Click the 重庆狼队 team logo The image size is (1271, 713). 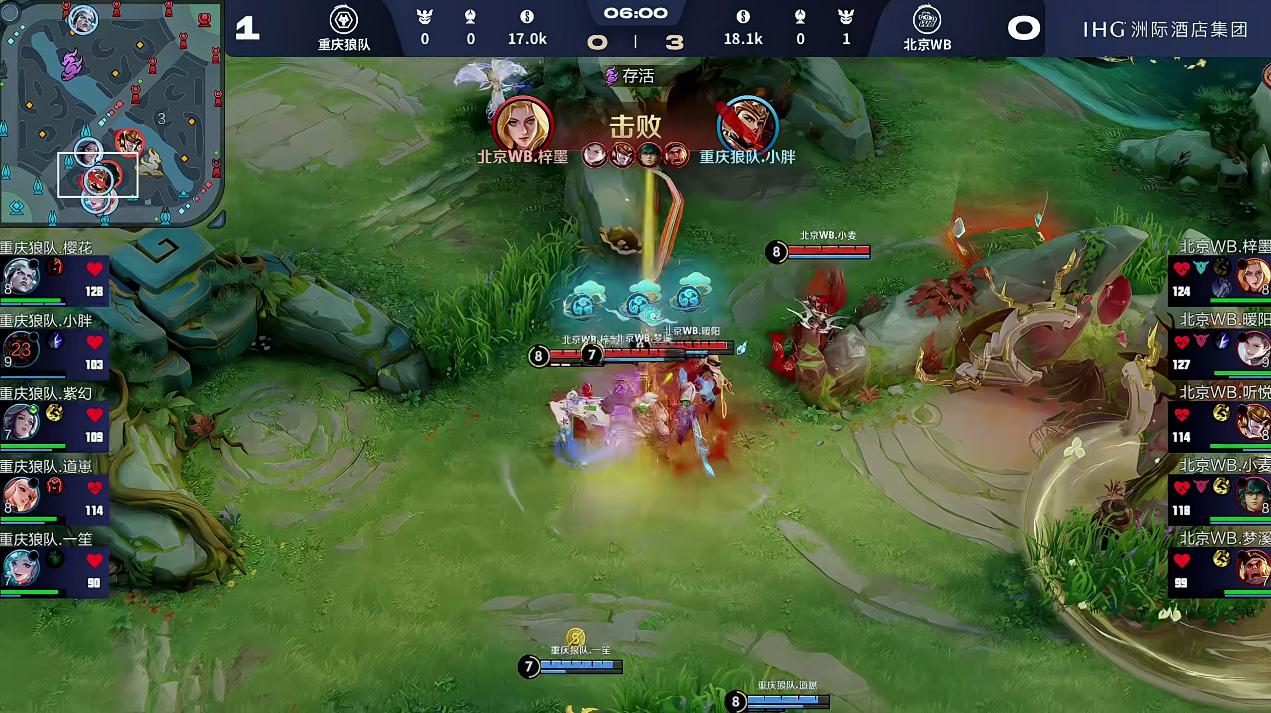pos(344,19)
